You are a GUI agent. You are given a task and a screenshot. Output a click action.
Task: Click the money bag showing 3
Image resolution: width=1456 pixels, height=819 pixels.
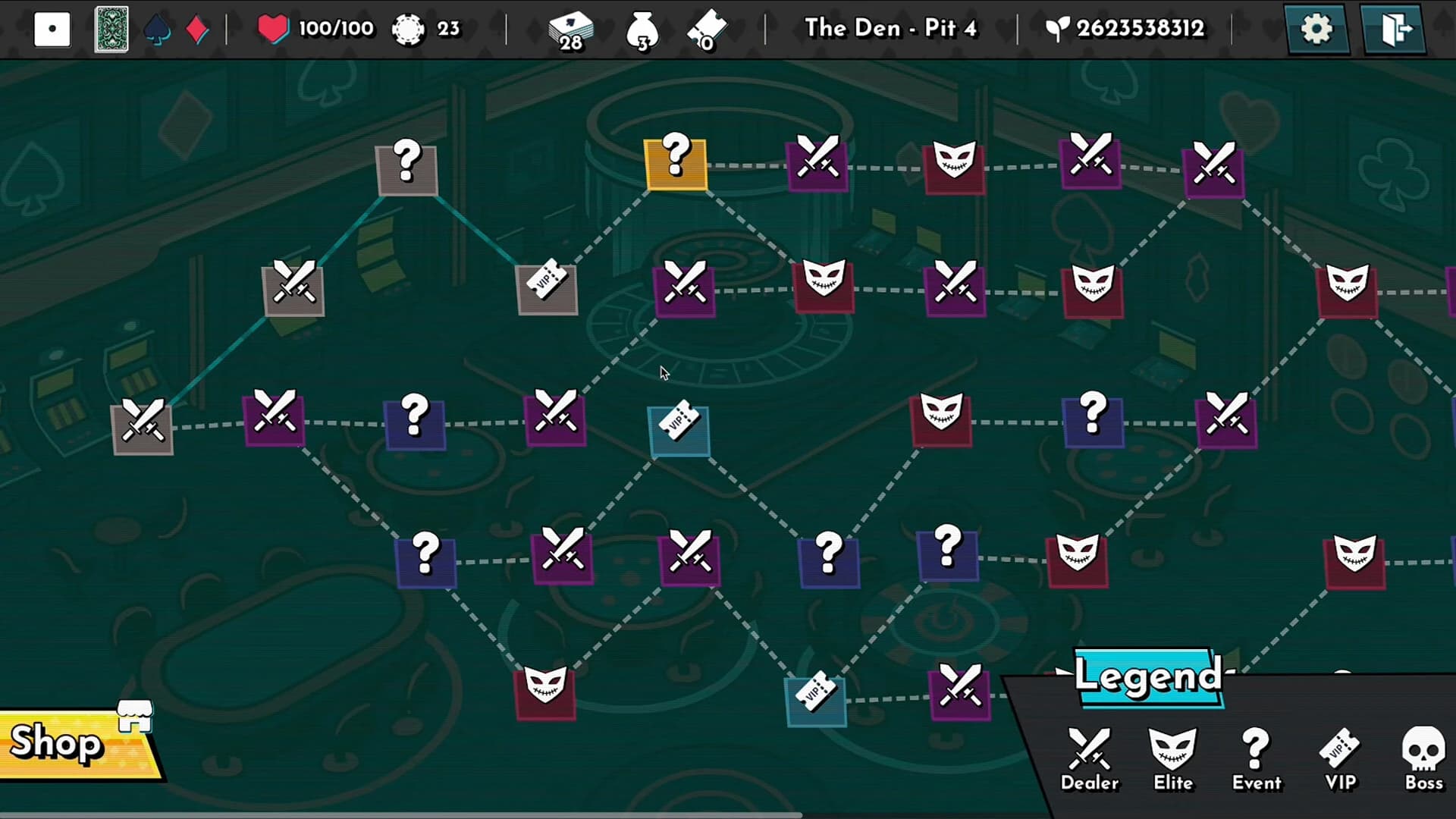click(x=641, y=30)
